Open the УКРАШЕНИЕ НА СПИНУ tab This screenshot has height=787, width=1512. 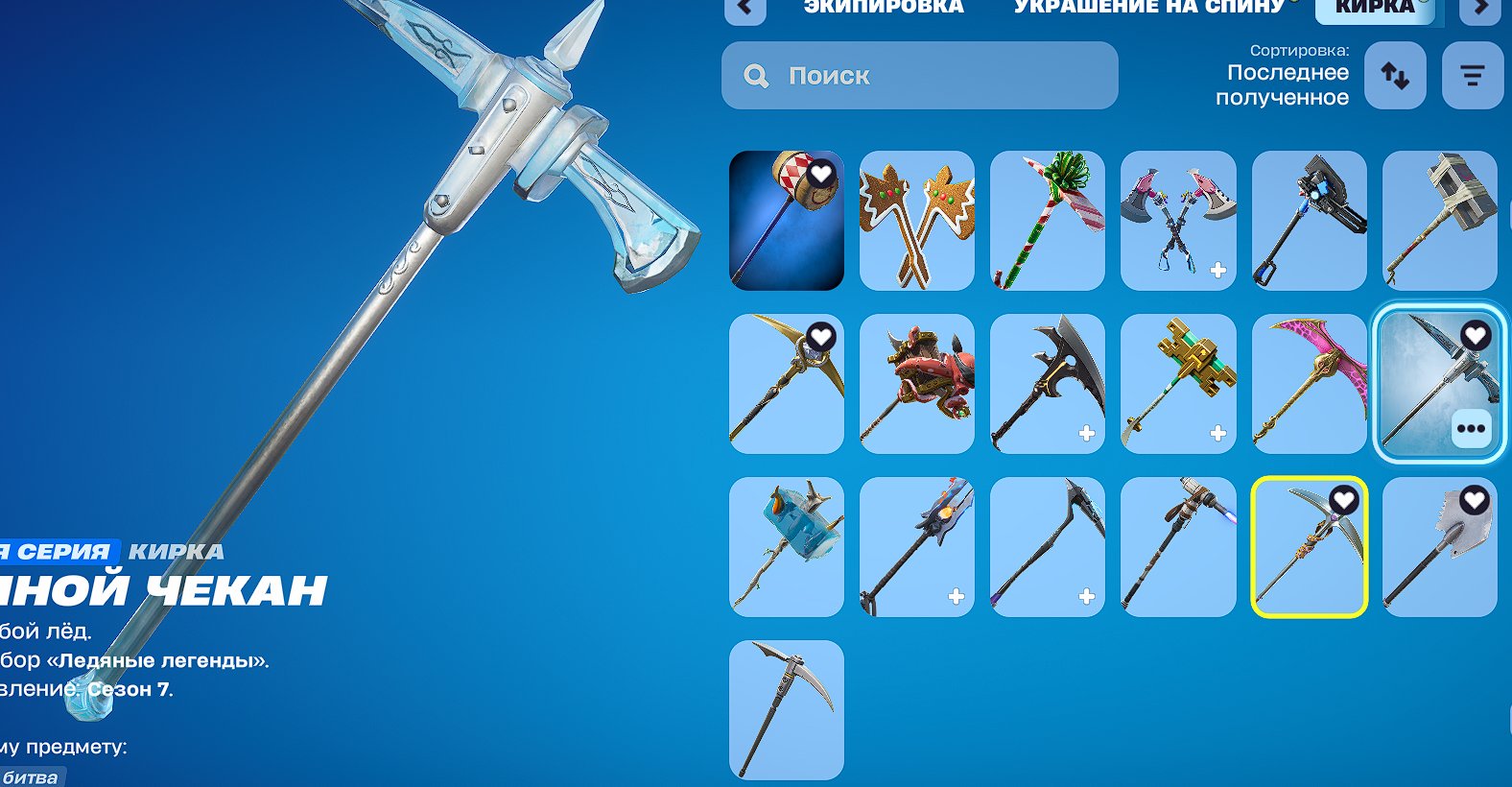tap(1148, 8)
